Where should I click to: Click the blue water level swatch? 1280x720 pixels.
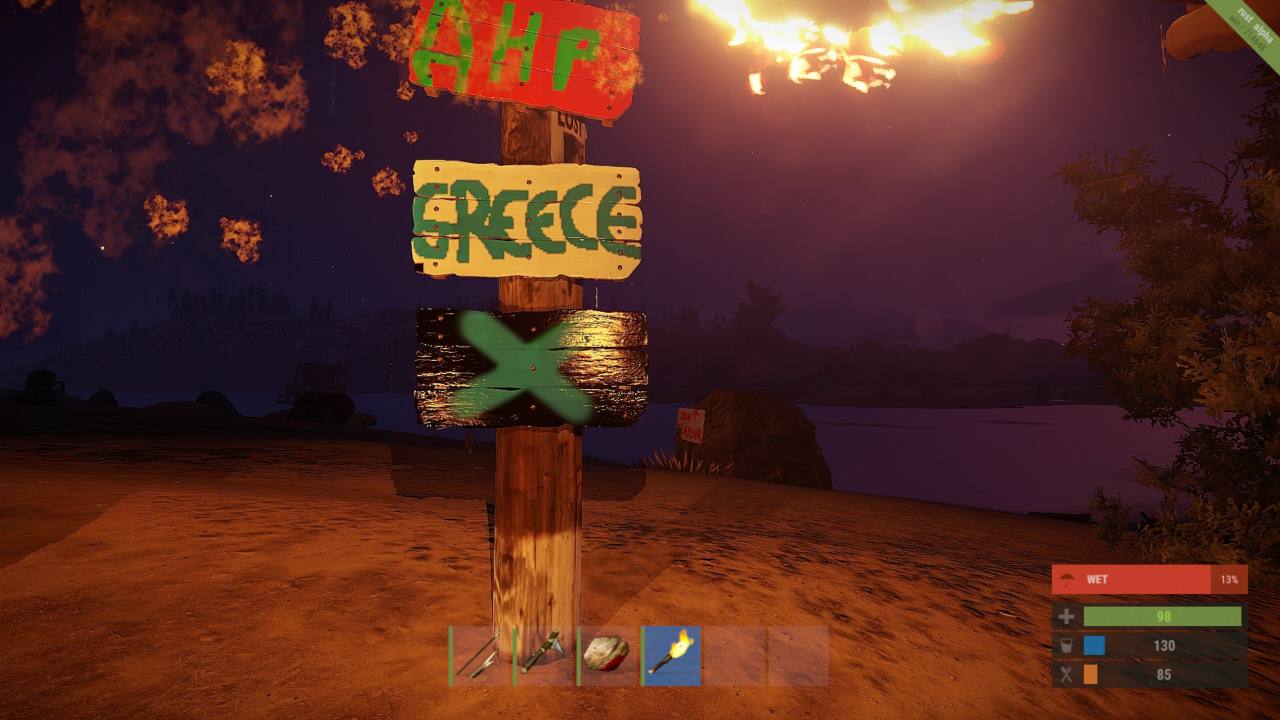click(1093, 645)
